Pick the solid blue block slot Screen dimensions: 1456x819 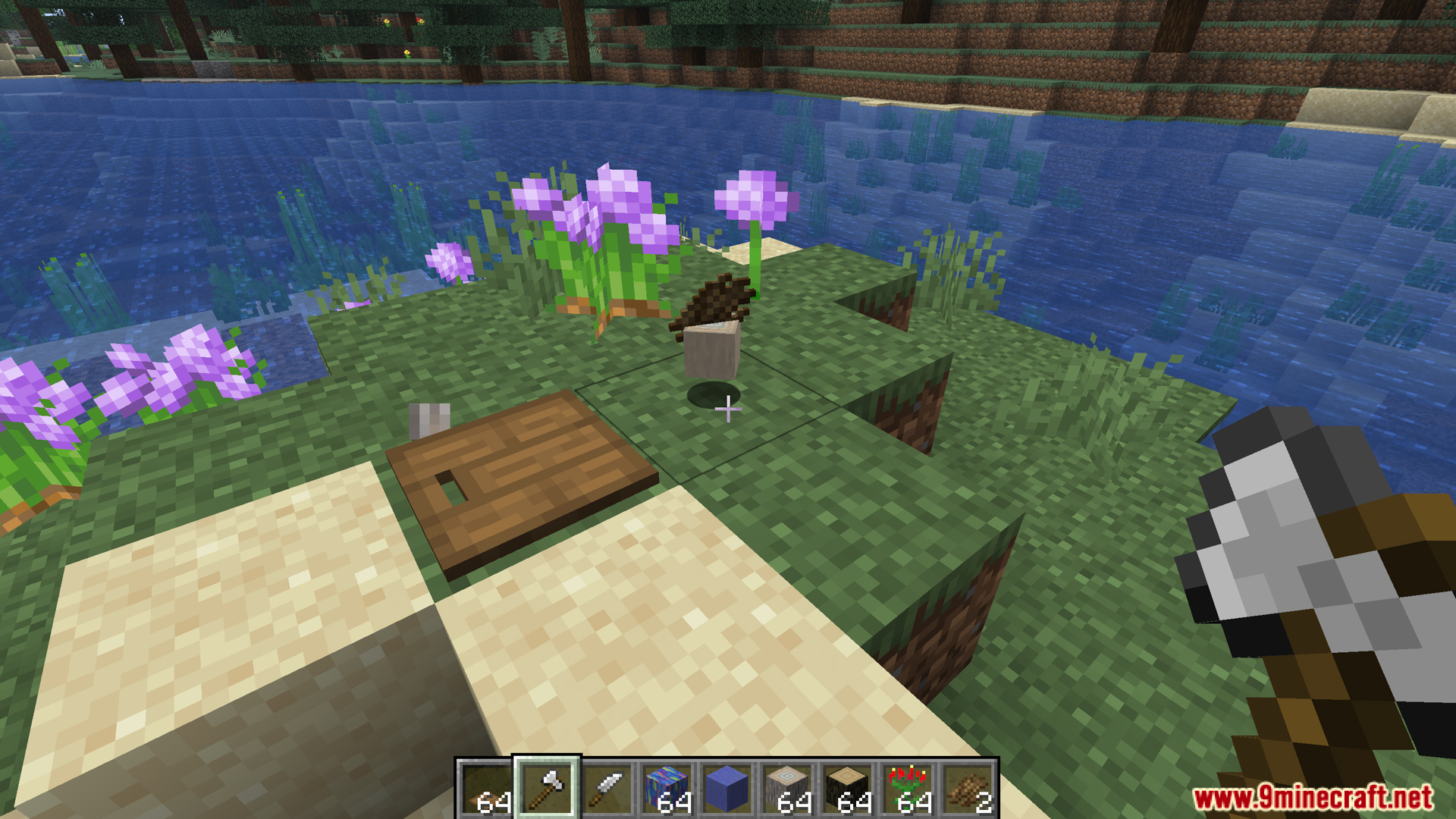tap(726, 789)
